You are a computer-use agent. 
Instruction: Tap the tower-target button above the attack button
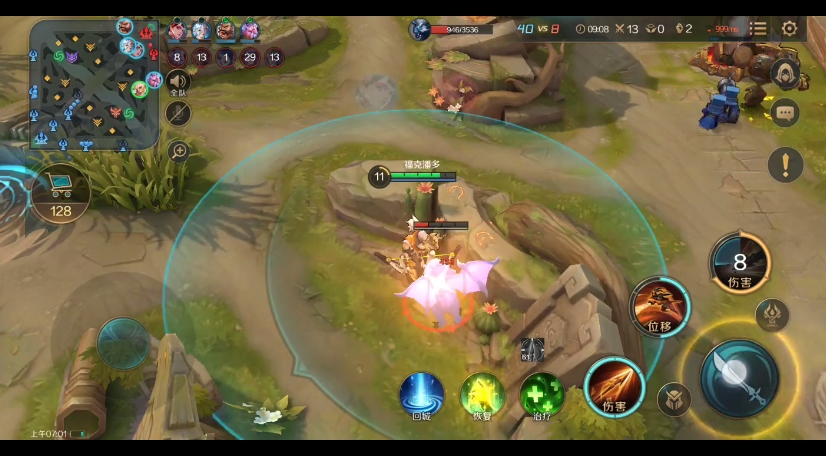tap(772, 314)
